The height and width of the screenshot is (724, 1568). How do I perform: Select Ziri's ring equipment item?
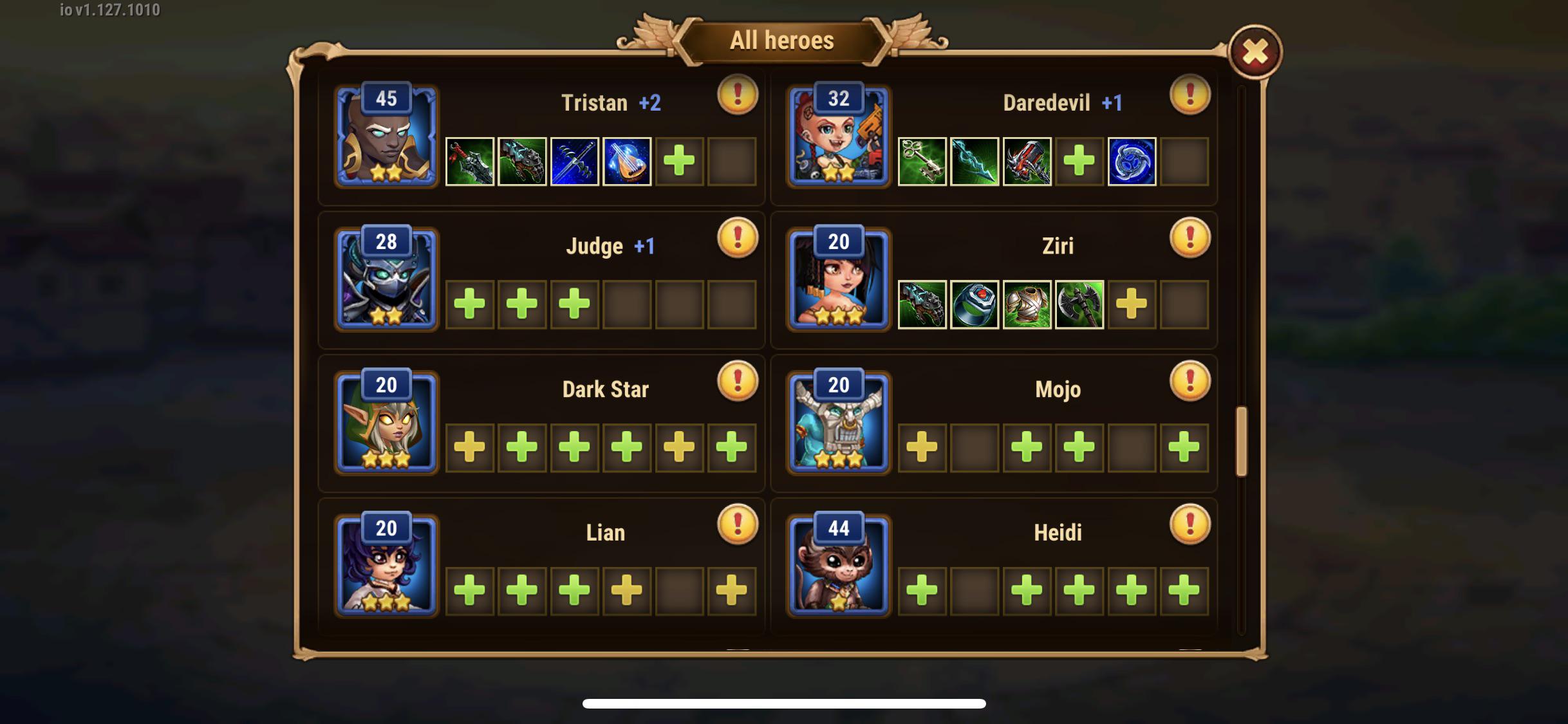tap(974, 306)
